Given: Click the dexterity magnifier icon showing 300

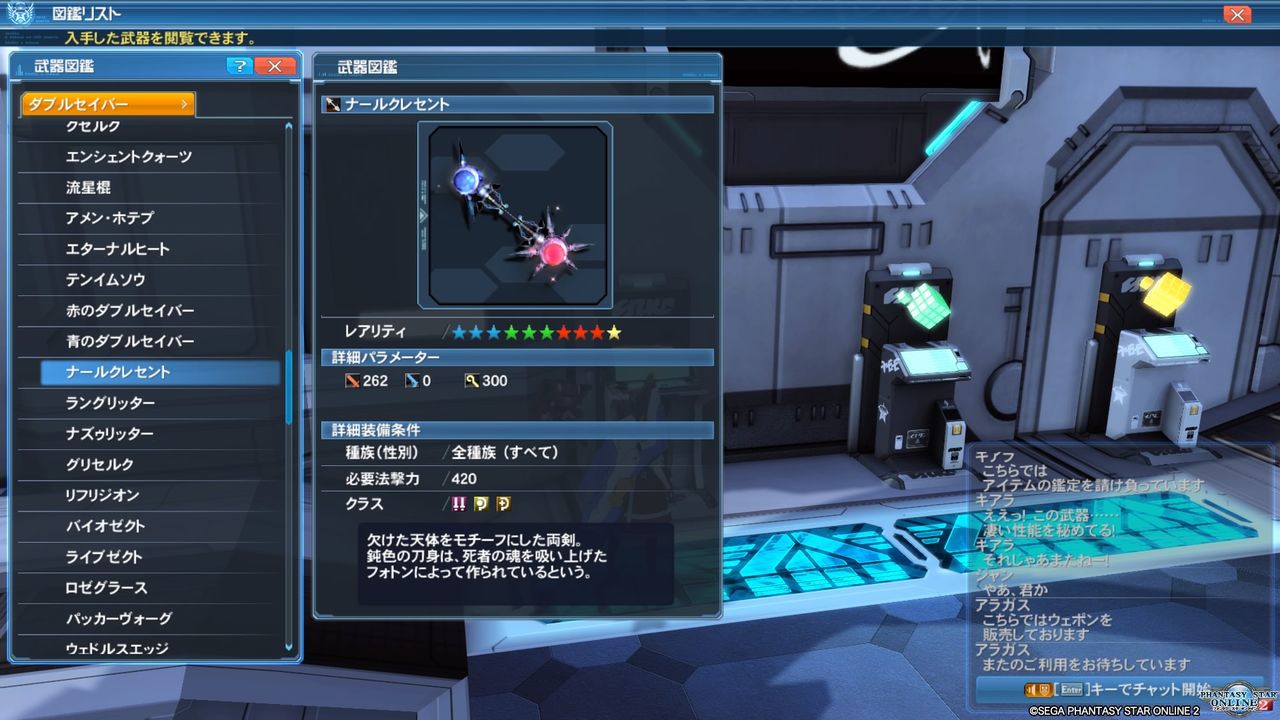Looking at the screenshot, I should click(x=472, y=380).
